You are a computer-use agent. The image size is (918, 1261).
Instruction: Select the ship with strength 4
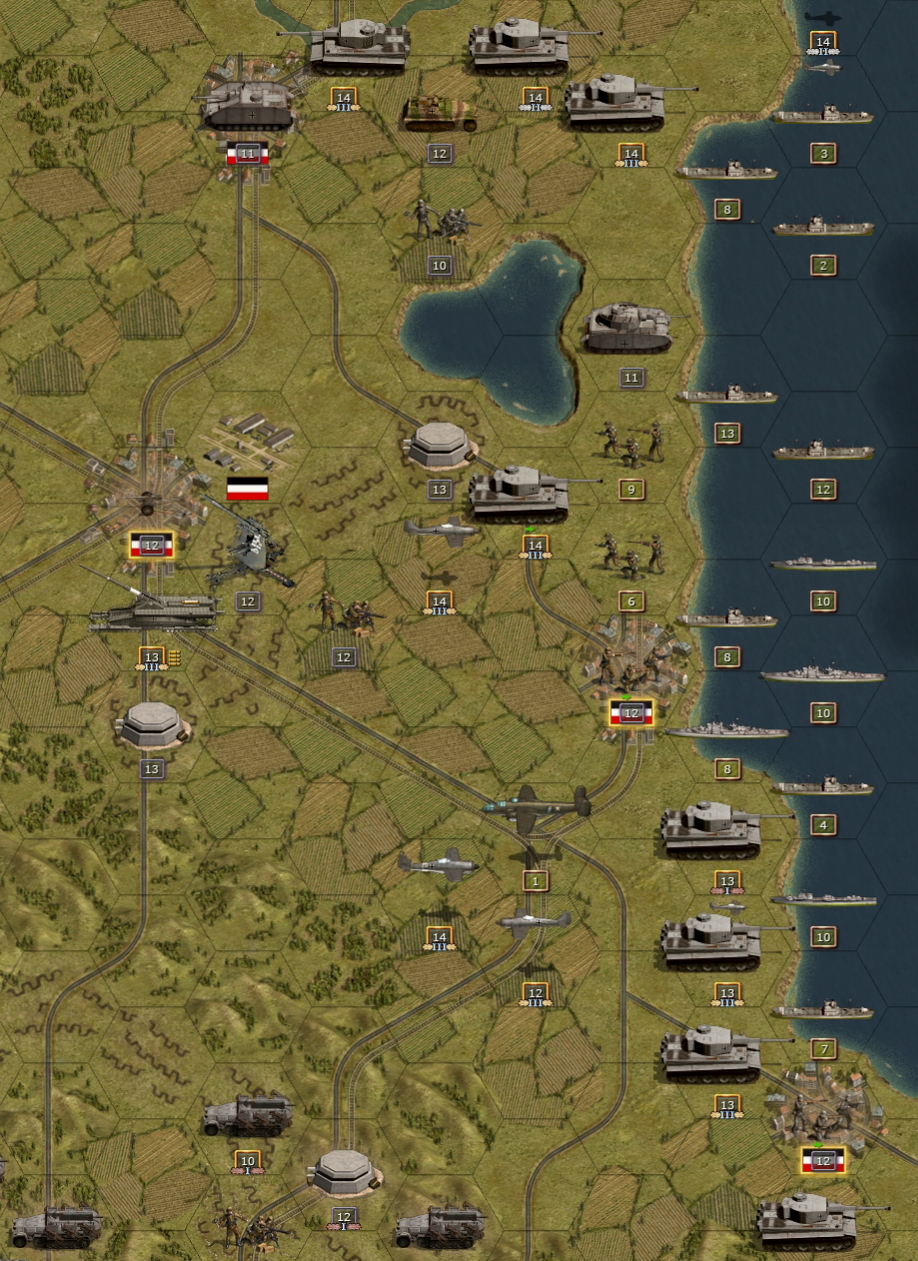(x=822, y=788)
